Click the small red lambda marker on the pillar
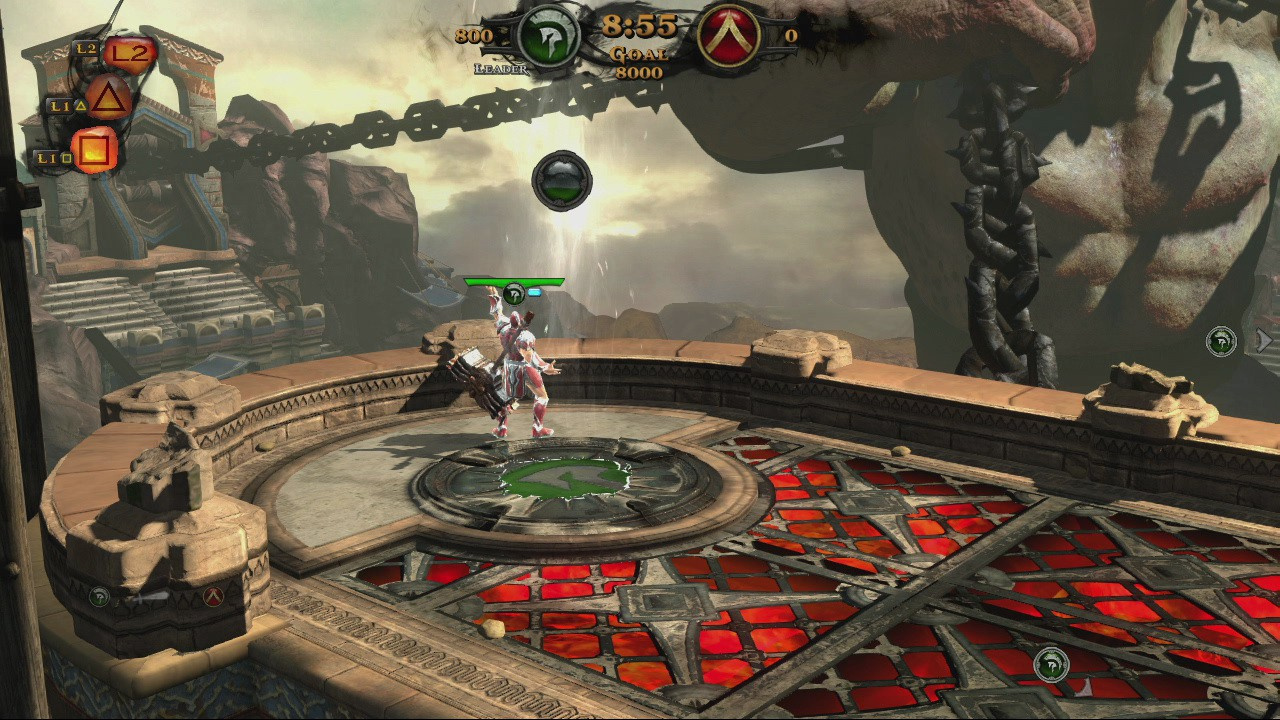 point(212,597)
